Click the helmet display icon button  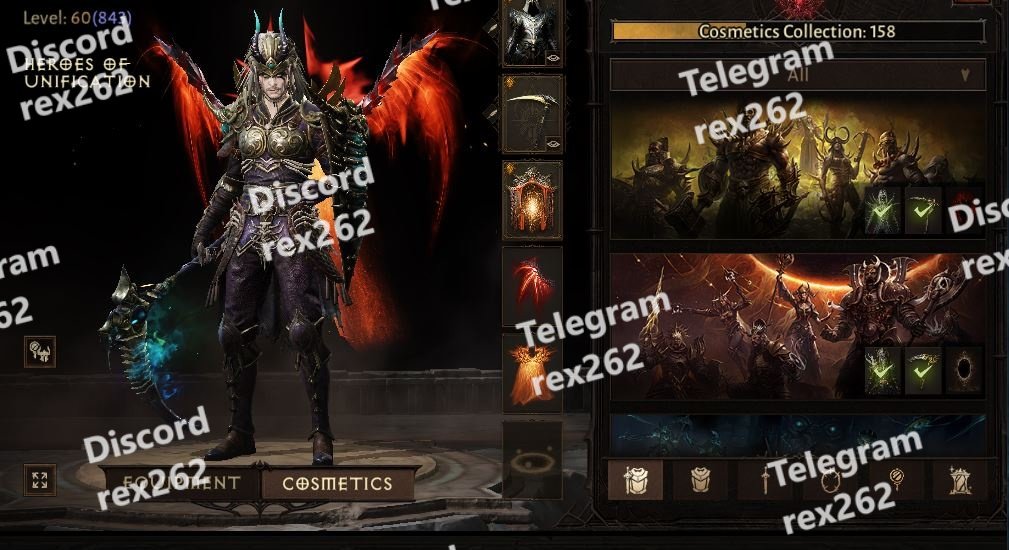pyautogui.click(x=40, y=351)
